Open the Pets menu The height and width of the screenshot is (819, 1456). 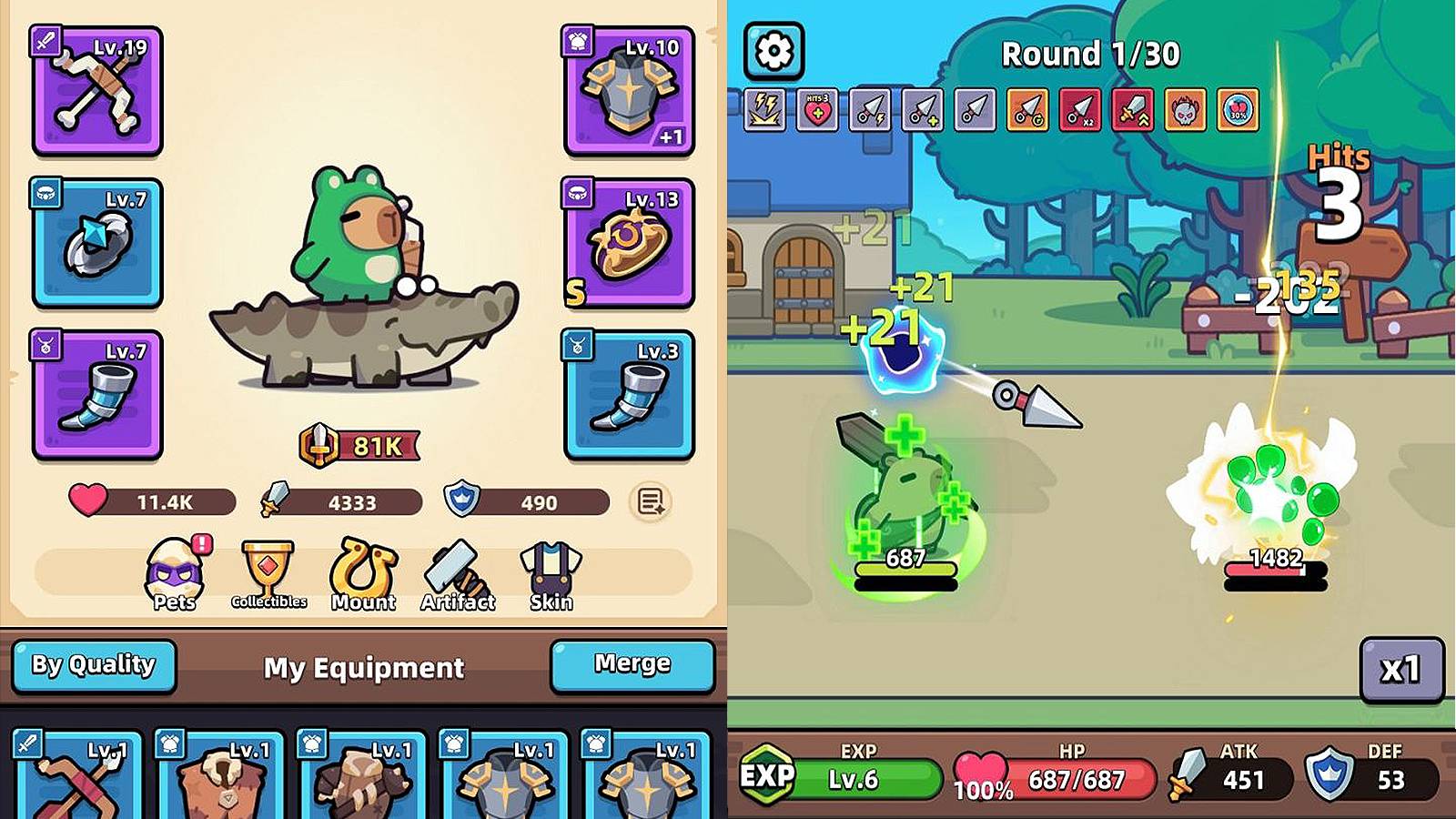tap(175, 575)
